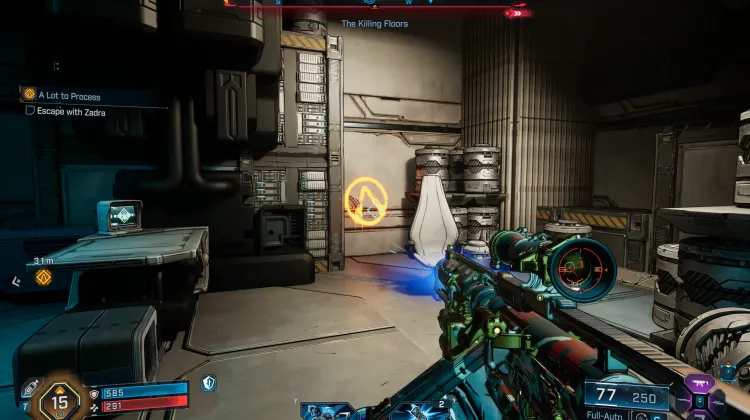Click the blue shield status icon
This screenshot has height=420, width=750.
(208, 383)
